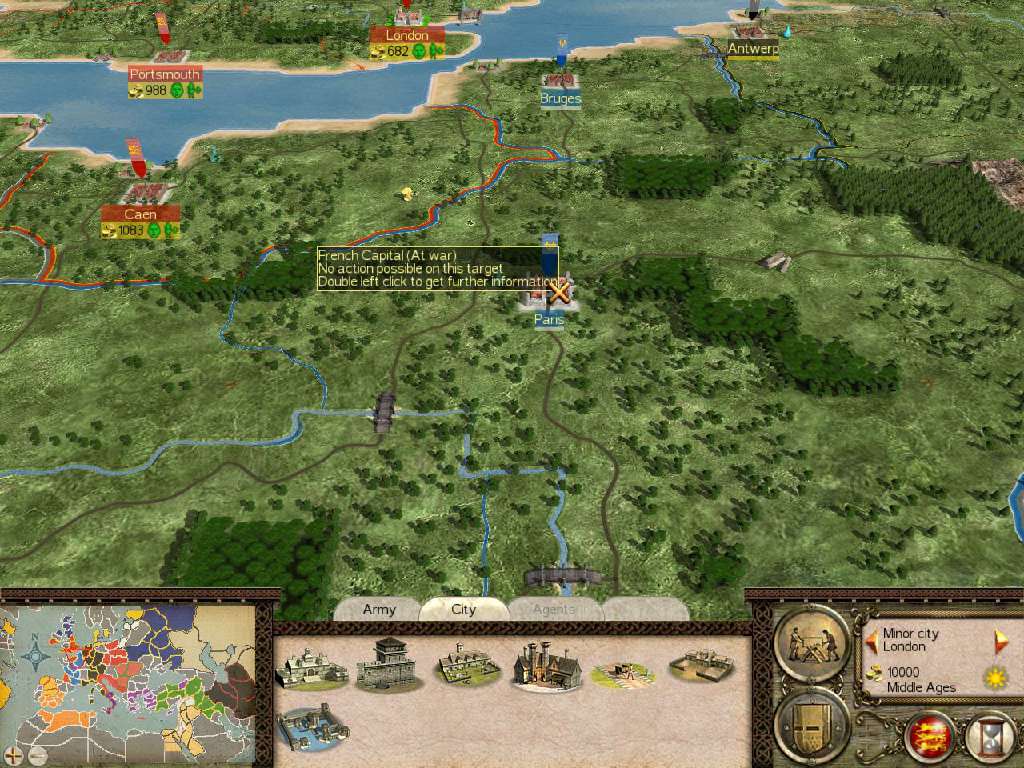
Task: Select the Caen settlement banner
Action: pyautogui.click(x=140, y=213)
